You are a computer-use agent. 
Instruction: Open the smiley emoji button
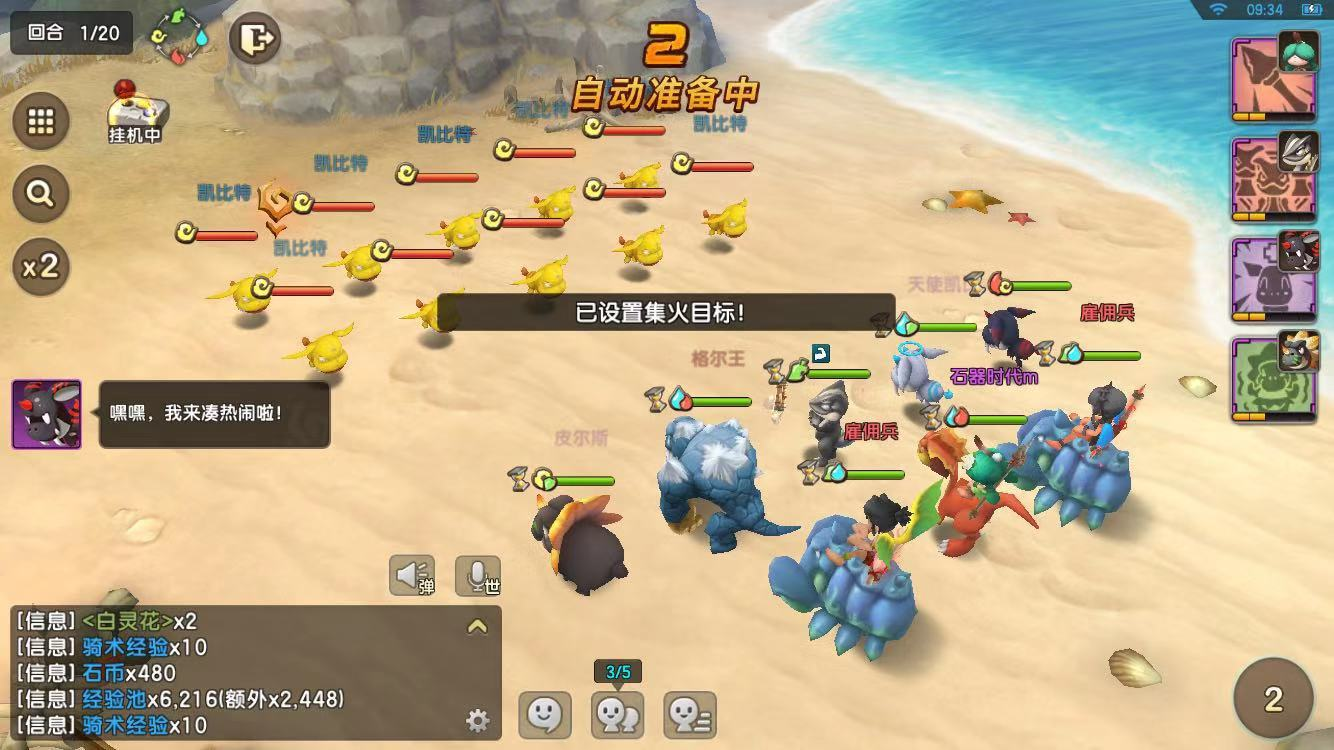(x=545, y=715)
